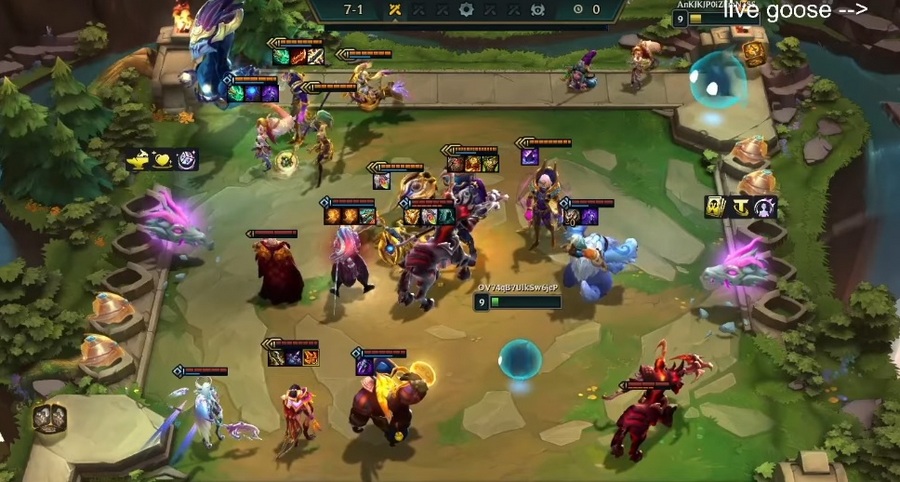Select the highlighted crossed-swords round marker
The height and width of the screenshot is (482, 900).
click(x=395, y=9)
